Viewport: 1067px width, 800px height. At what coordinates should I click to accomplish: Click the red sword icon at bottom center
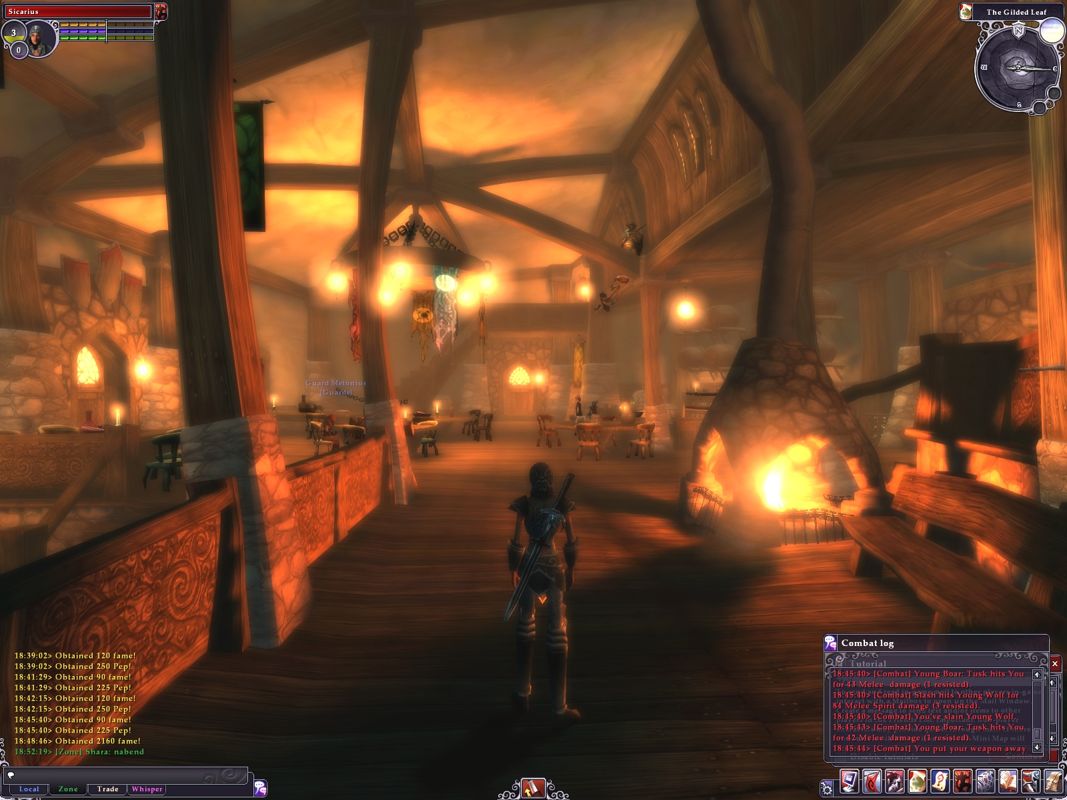coord(532,788)
